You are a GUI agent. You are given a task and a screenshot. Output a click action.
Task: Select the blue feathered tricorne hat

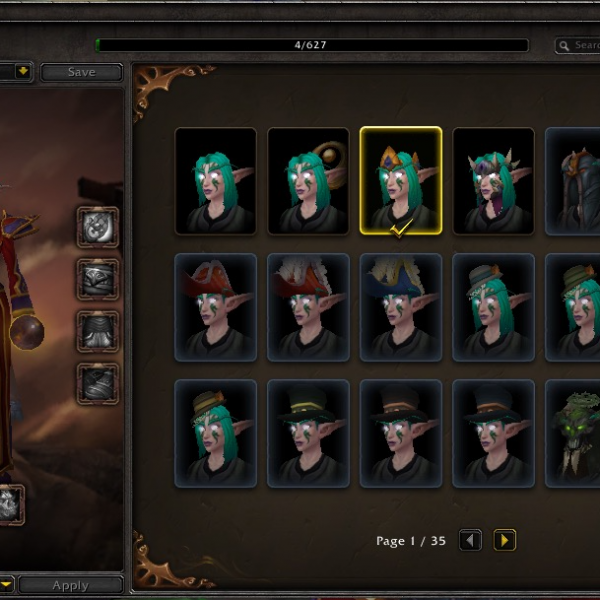(401, 307)
